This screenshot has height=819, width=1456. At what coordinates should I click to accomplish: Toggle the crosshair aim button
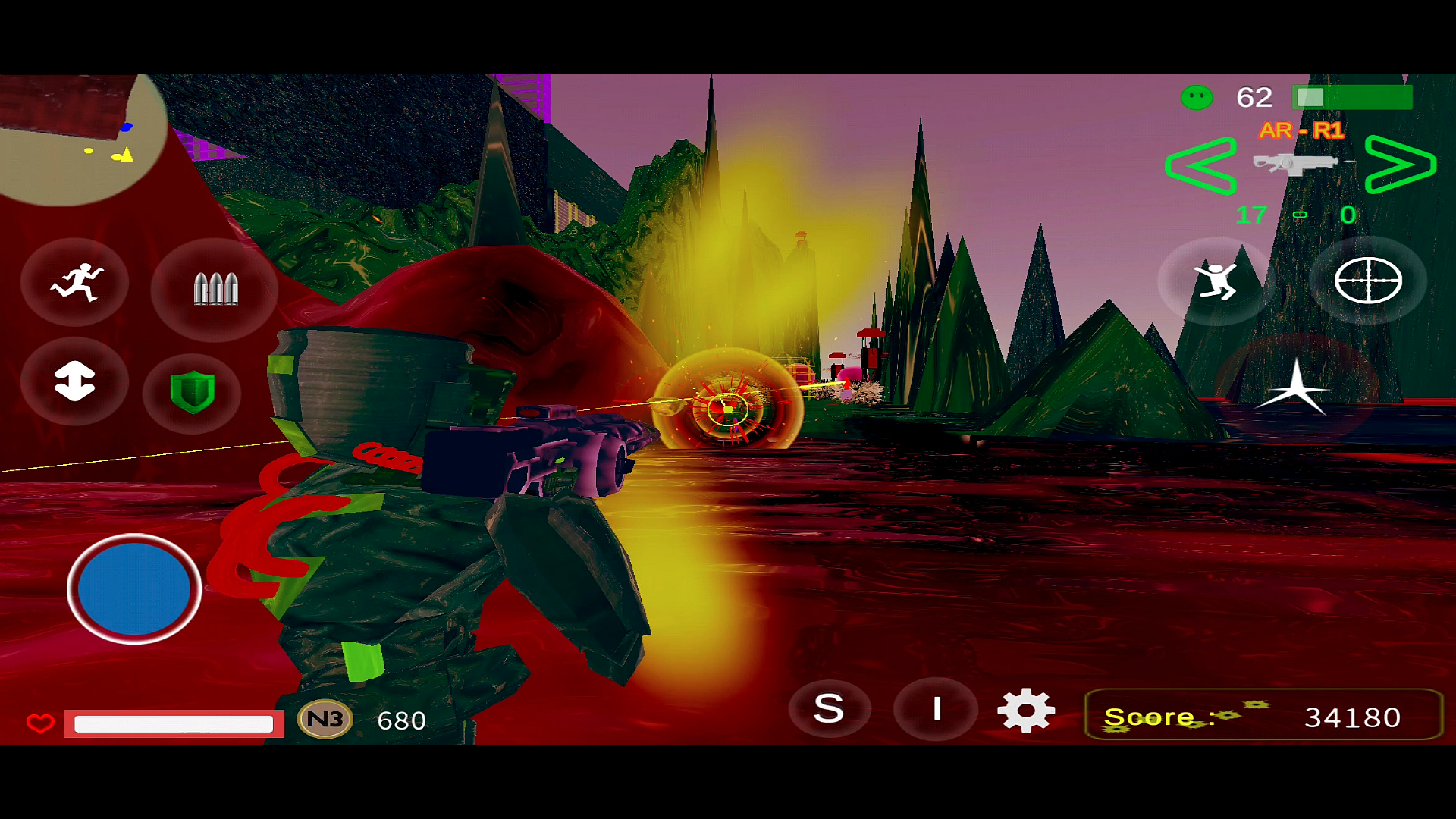pyautogui.click(x=1368, y=281)
